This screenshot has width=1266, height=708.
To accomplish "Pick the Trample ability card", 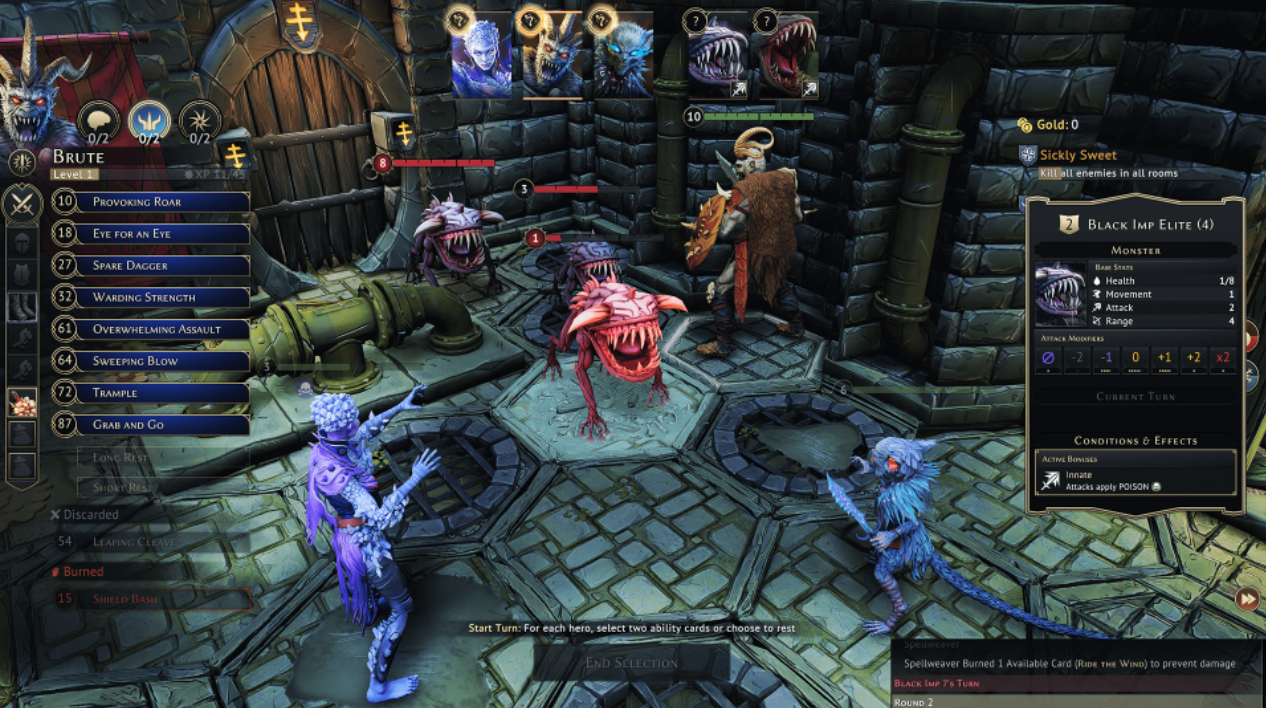I will pyautogui.click(x=150, y=393).
